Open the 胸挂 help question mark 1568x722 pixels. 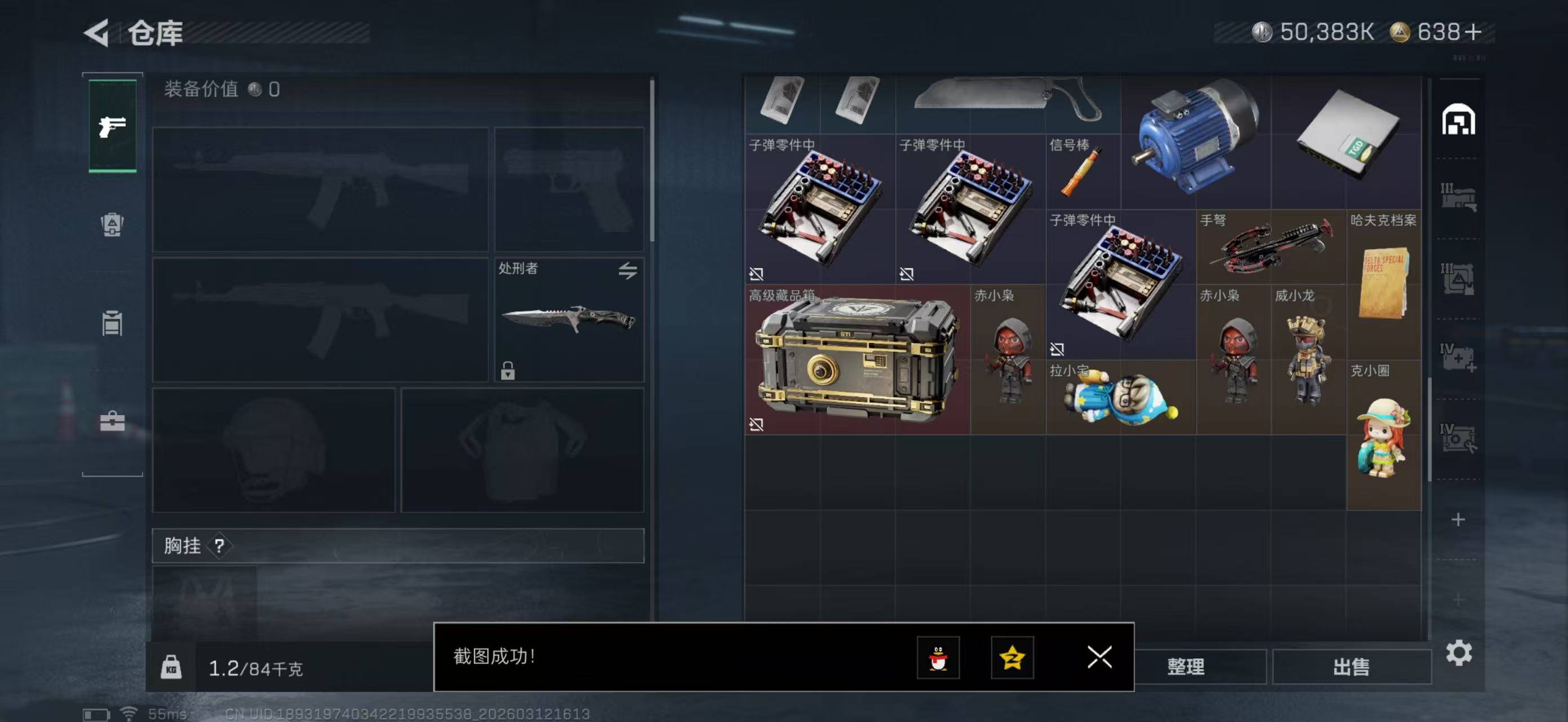[219, 546]
